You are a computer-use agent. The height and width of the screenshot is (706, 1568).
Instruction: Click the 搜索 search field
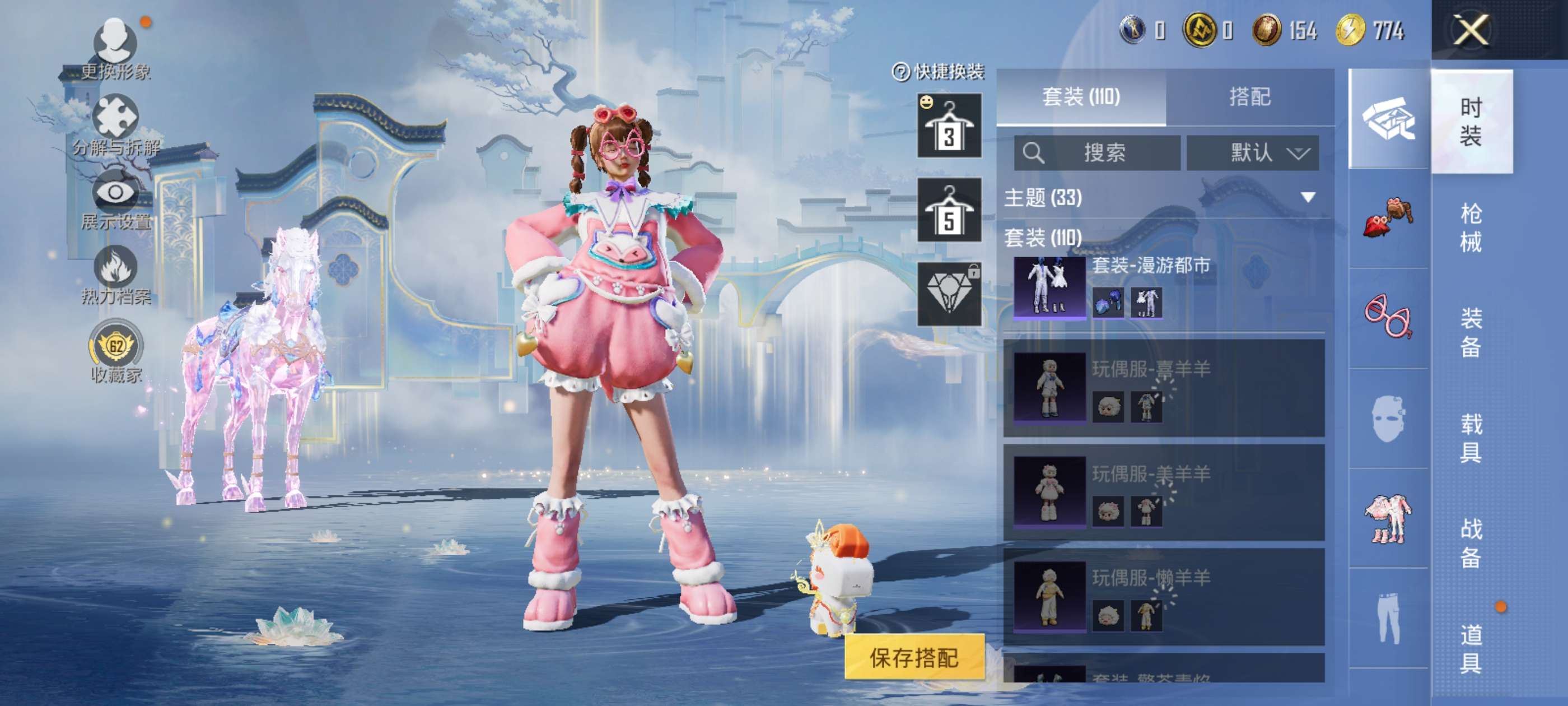1097,153
